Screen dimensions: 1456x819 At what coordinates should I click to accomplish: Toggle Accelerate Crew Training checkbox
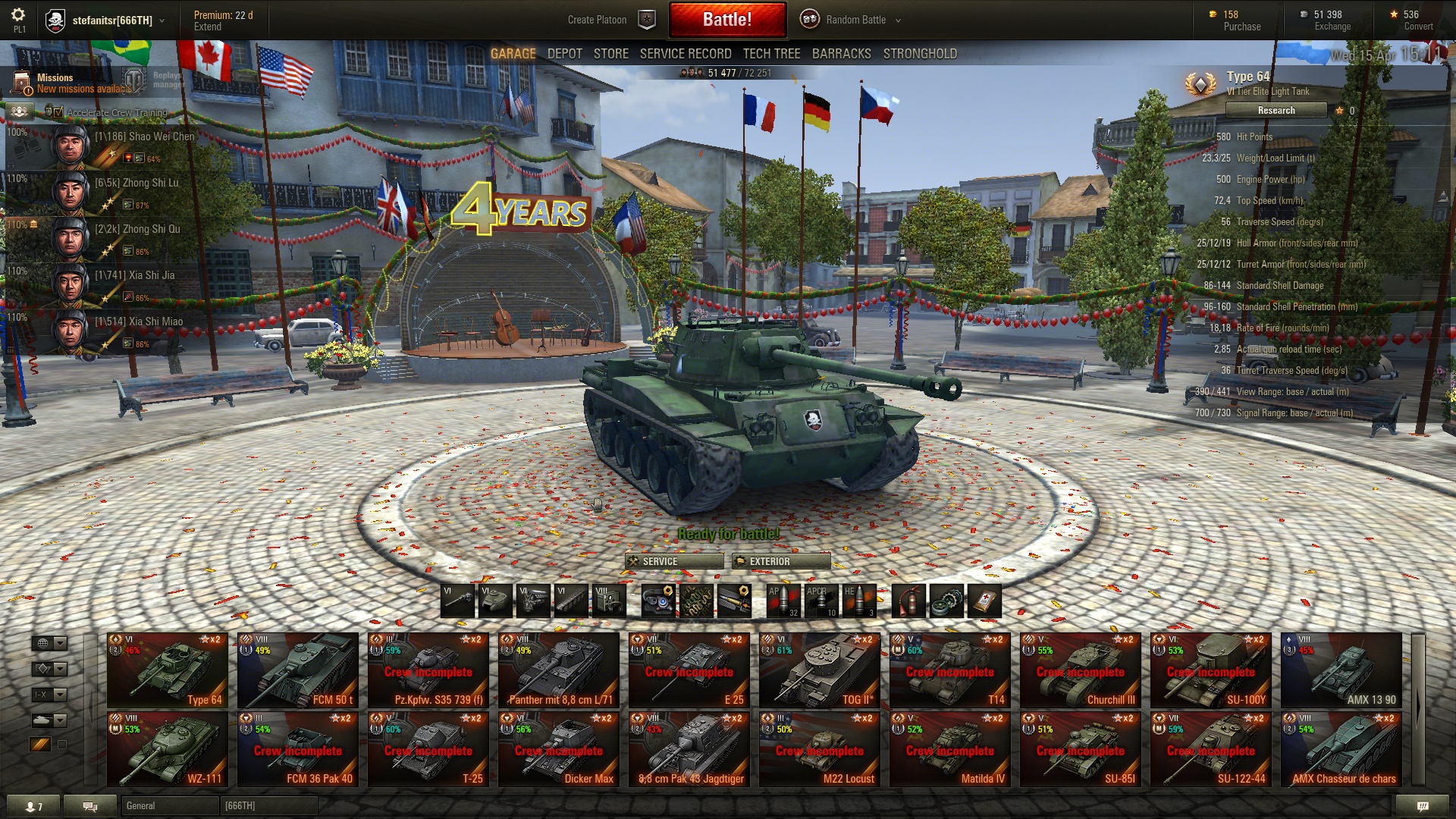pyautogui.click(x=58, y=112)
